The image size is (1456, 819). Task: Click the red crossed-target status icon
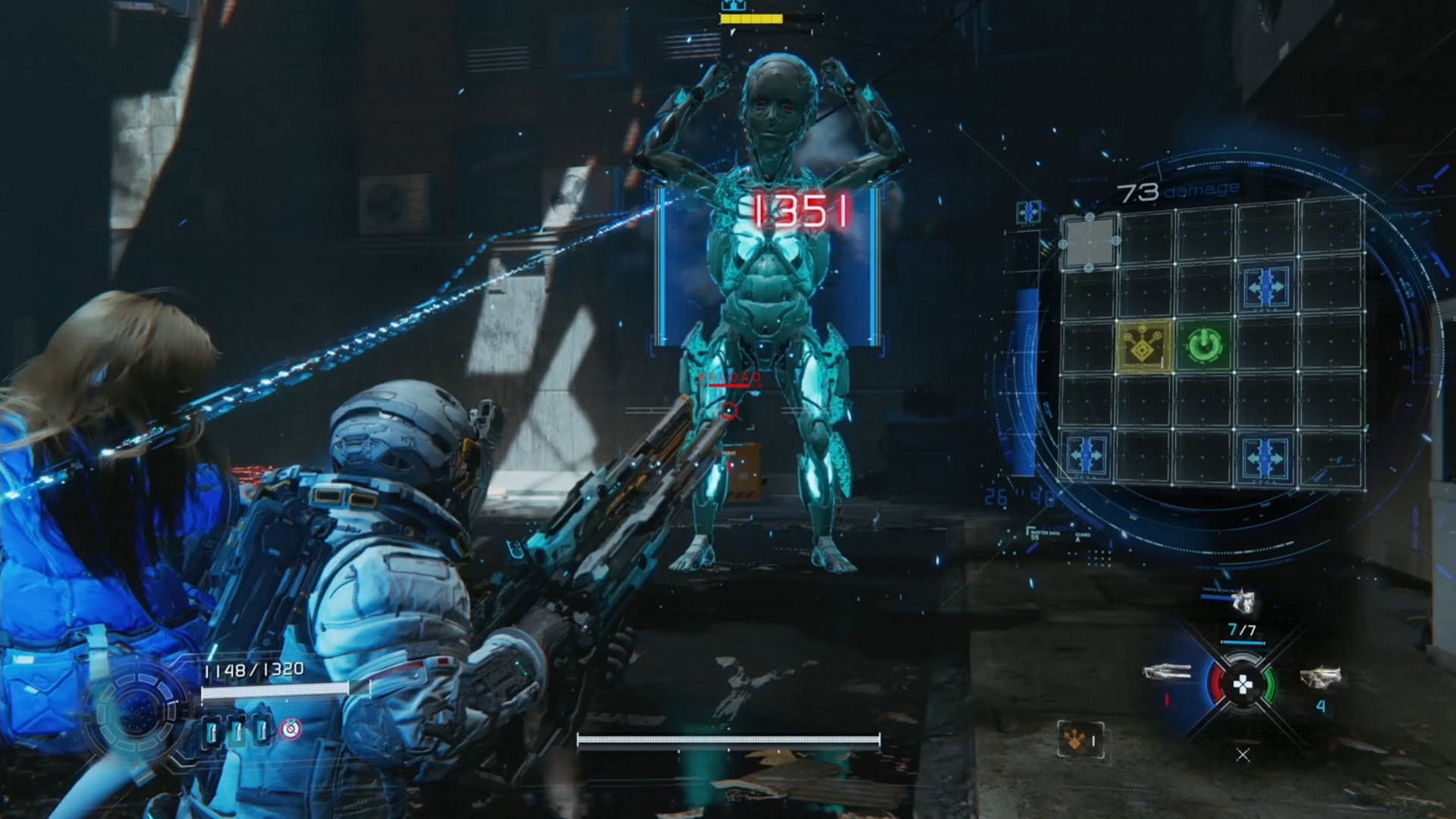[x=291, y=729]
